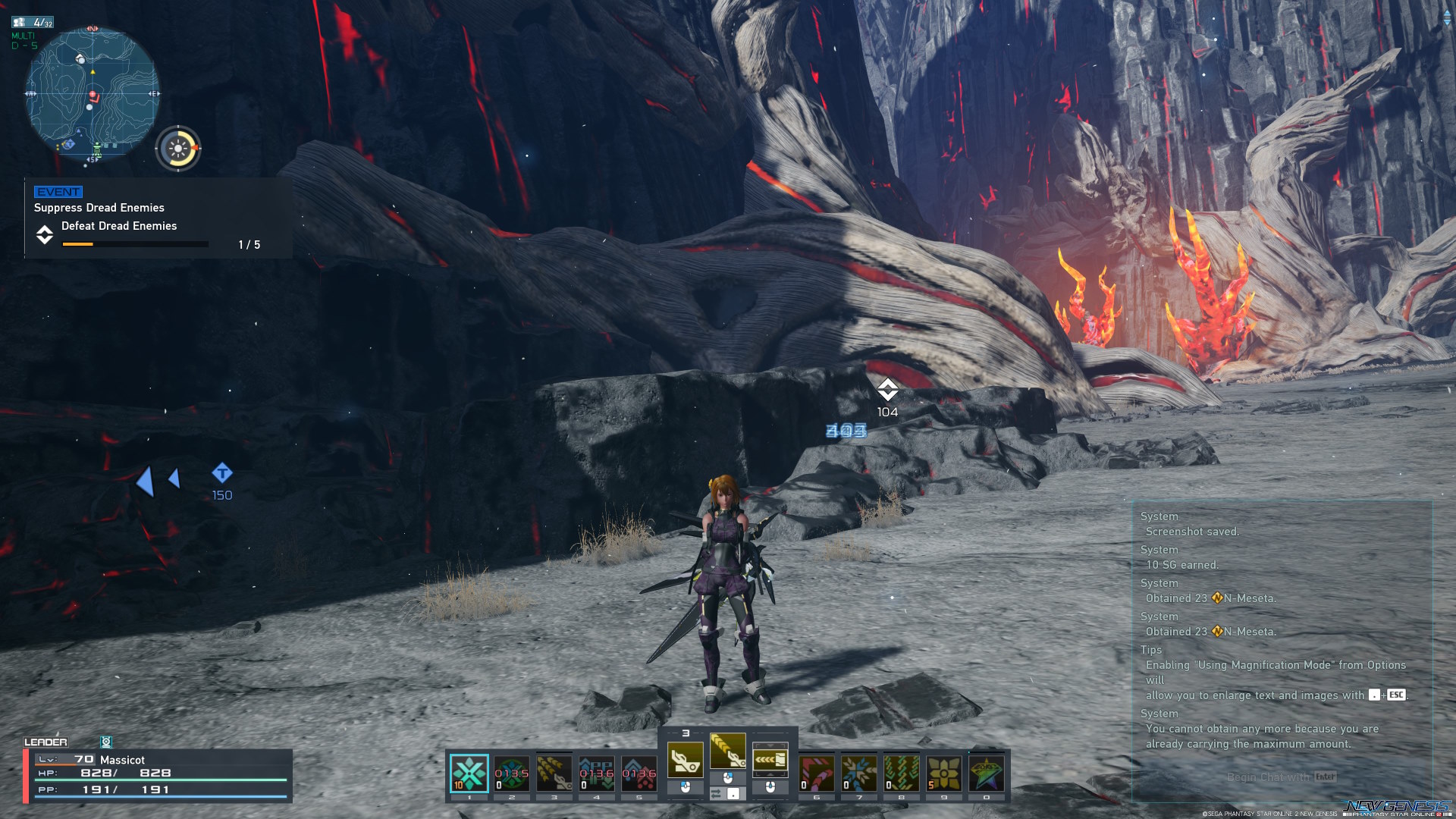Select the blue snowflake skill in slot 7
Image resolution: width=1456 pixels, height=819 pixels.
858,773
